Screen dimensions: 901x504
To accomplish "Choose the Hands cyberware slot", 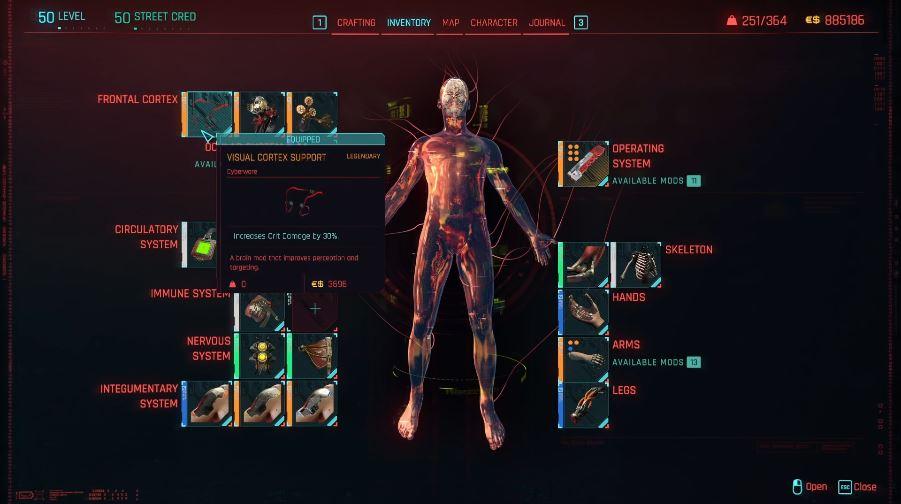I will pyautogui.click(x=584, y=312).
